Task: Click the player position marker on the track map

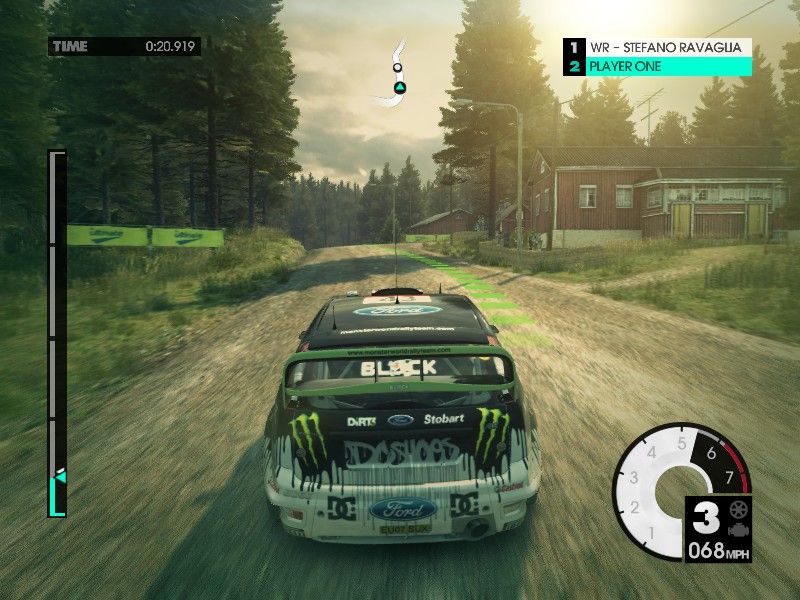Action: (397, 88)
